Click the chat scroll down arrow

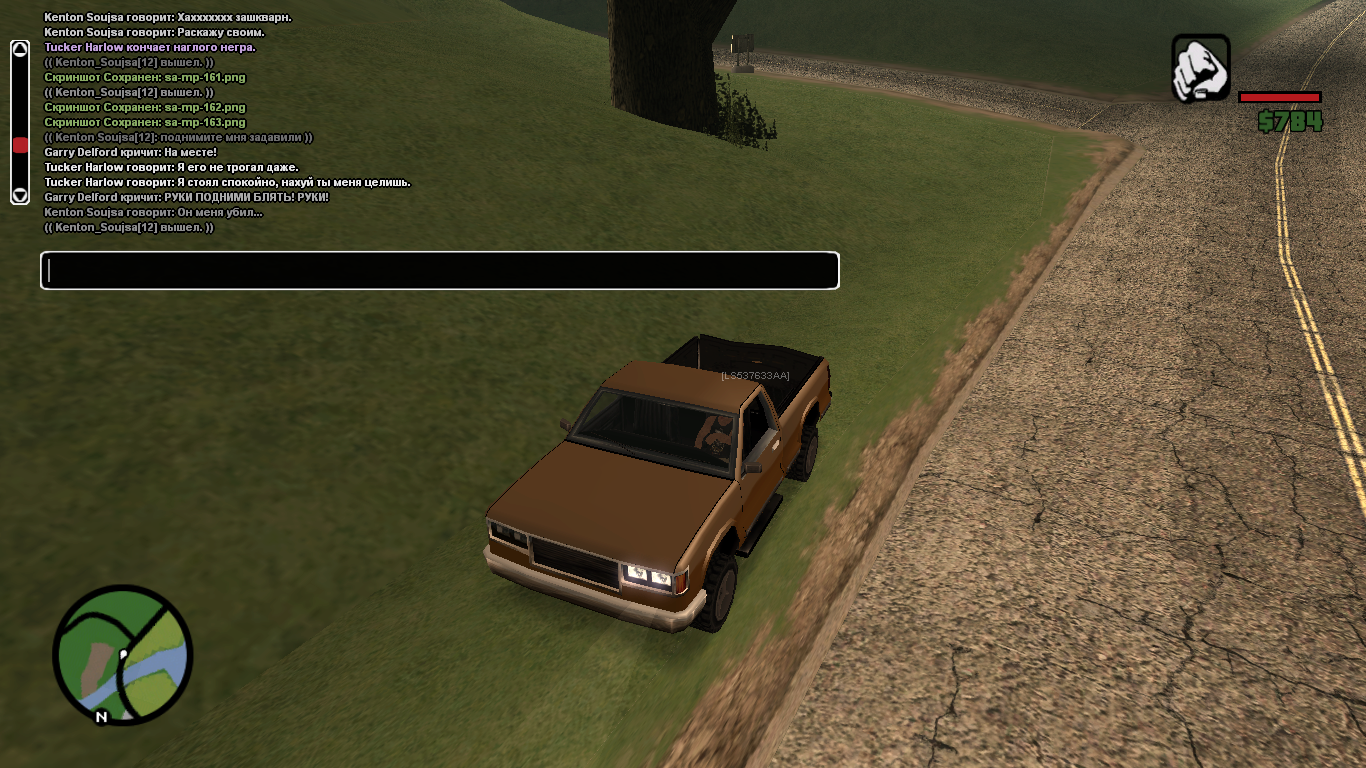(x=20, y=194)
